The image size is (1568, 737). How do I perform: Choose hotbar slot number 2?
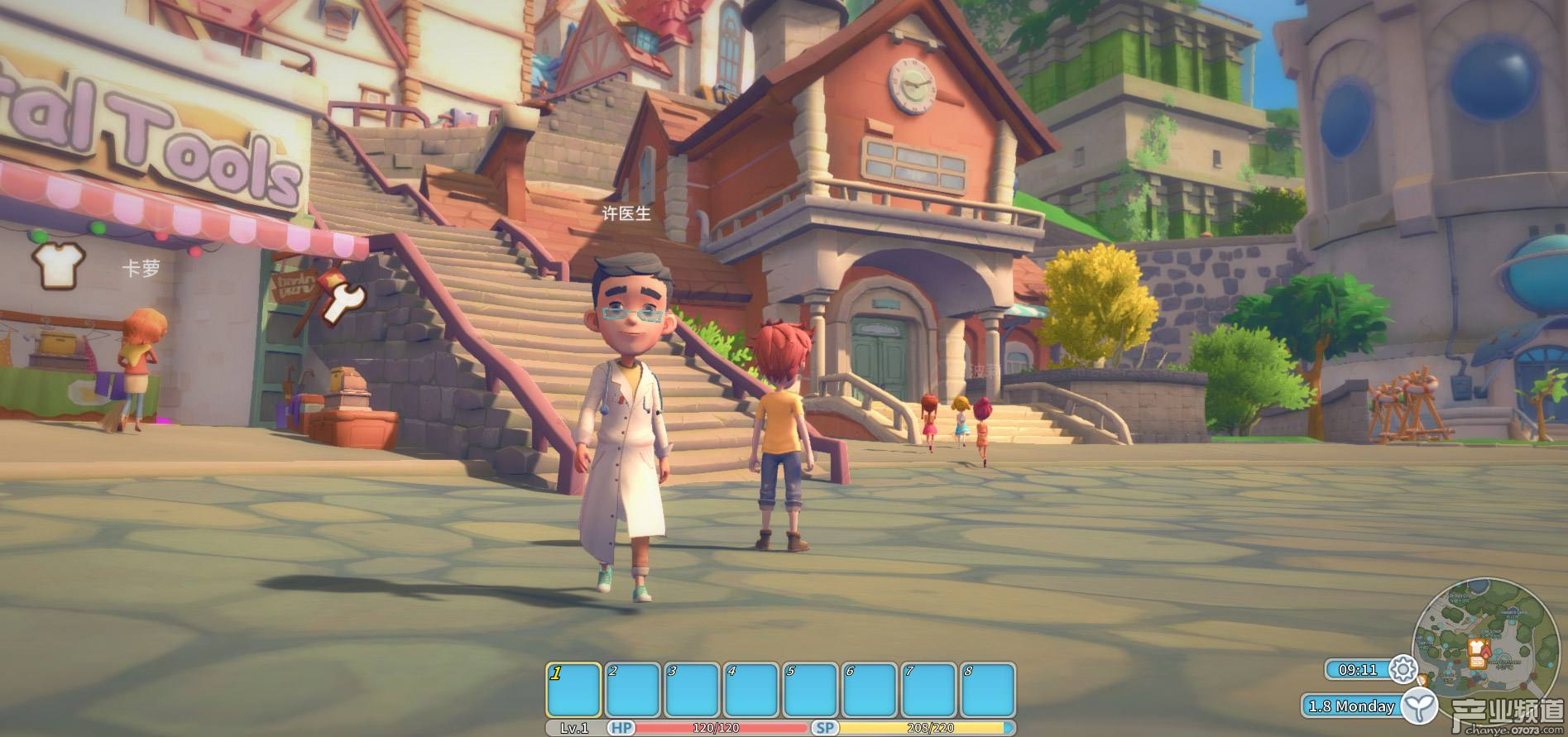(632, 690)
